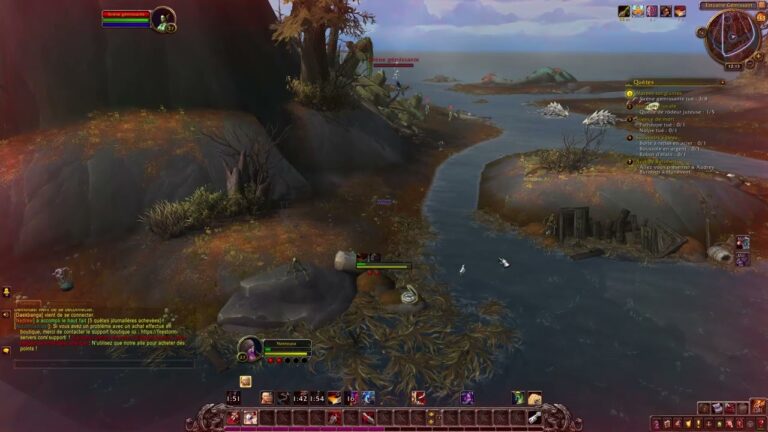Select the first red action bar ability
768x432 pixels.
[x=233, y=417]
